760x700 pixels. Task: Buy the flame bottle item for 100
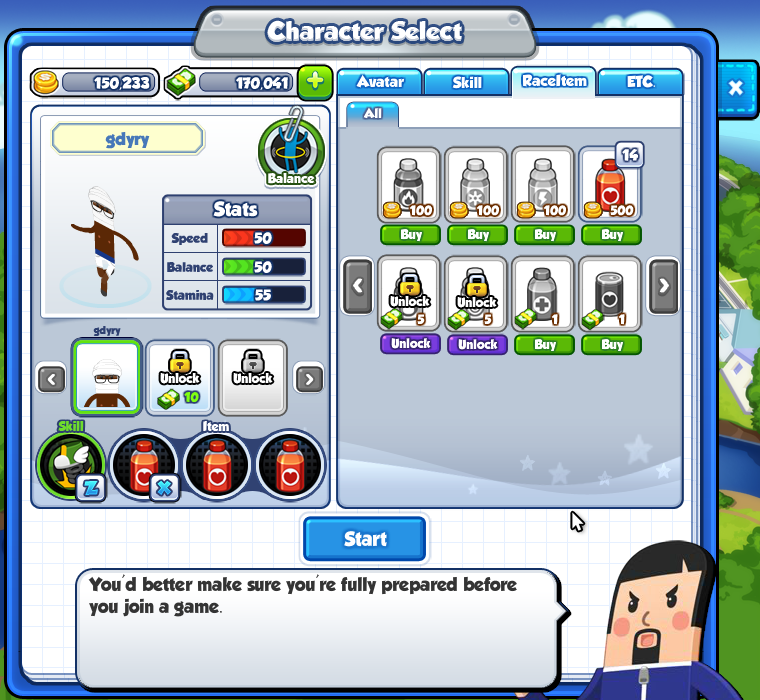pos(412,235)
